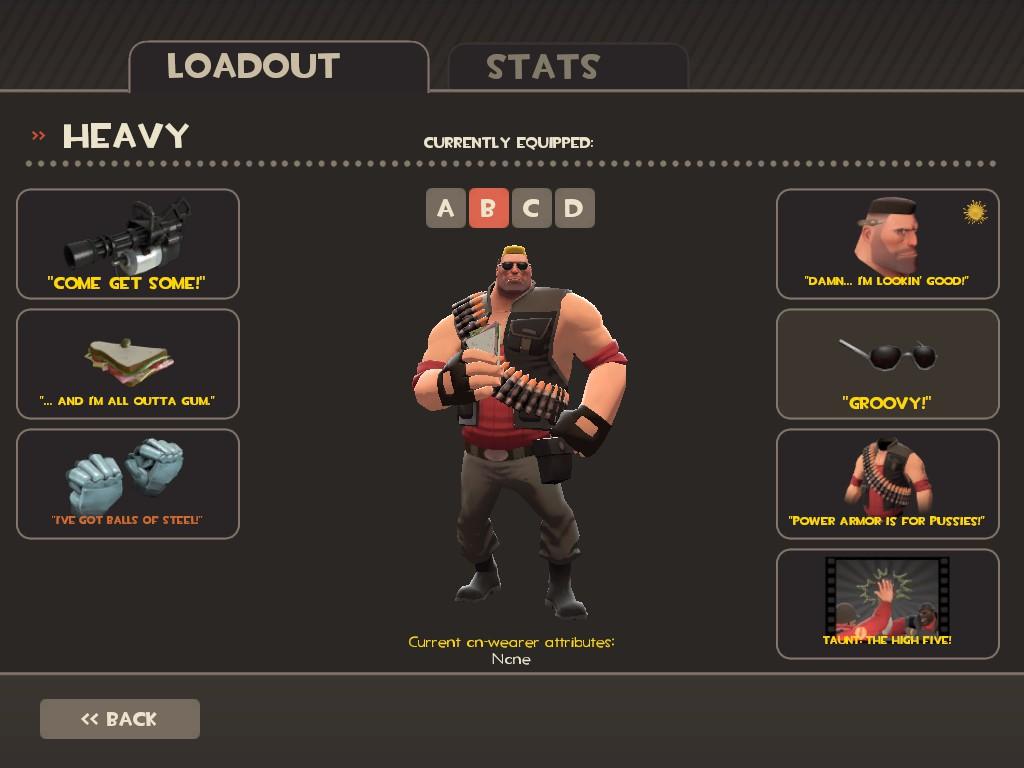Go back with the Back button
The image size is (1024, 768).
tap(120, 719)
